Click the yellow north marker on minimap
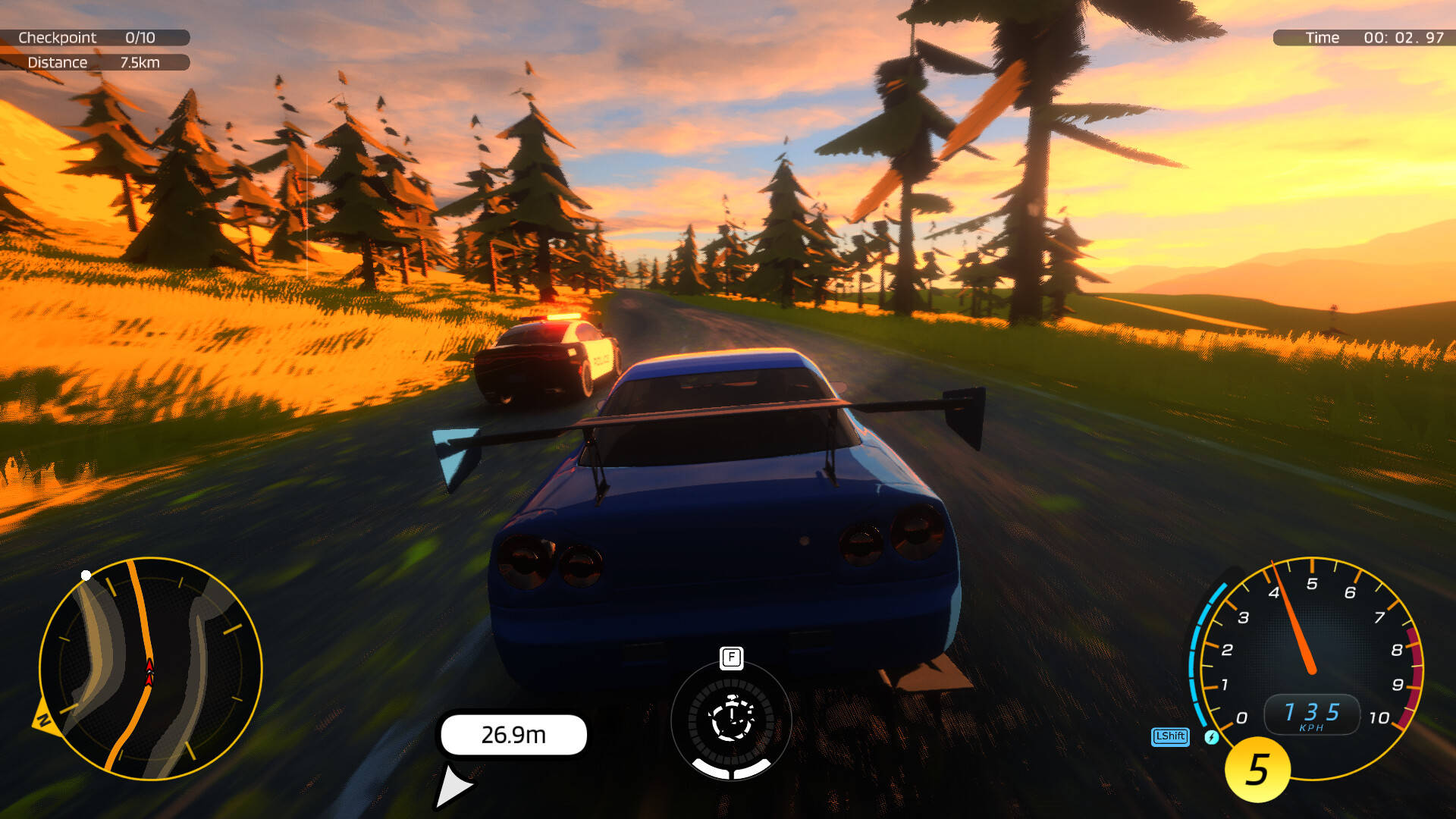Image resolution: width=1456 pixels, height=819 pixels. click(42, 718)
